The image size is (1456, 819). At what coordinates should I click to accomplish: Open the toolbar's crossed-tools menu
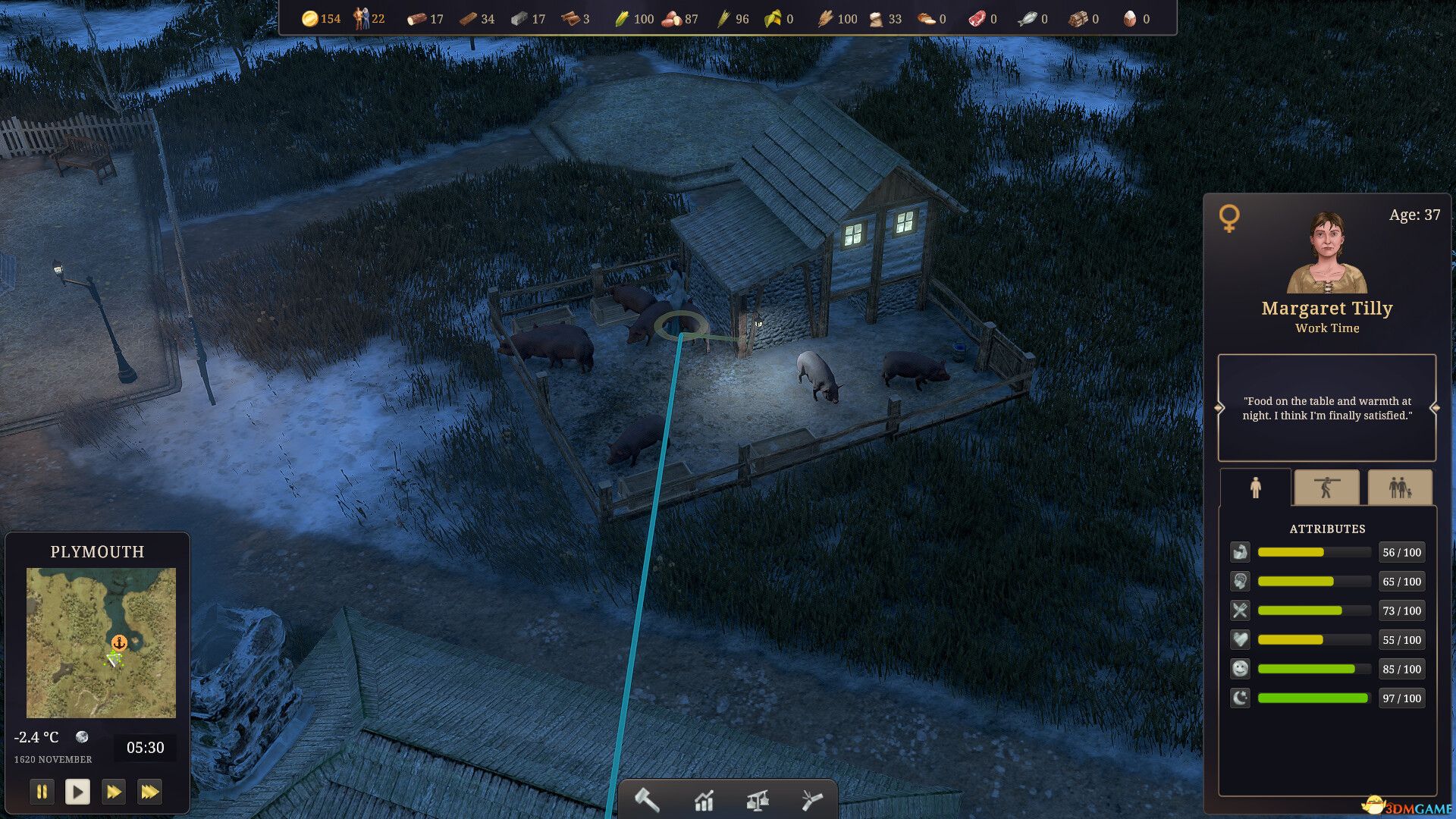pyautogui.click(x=811, y=800)
